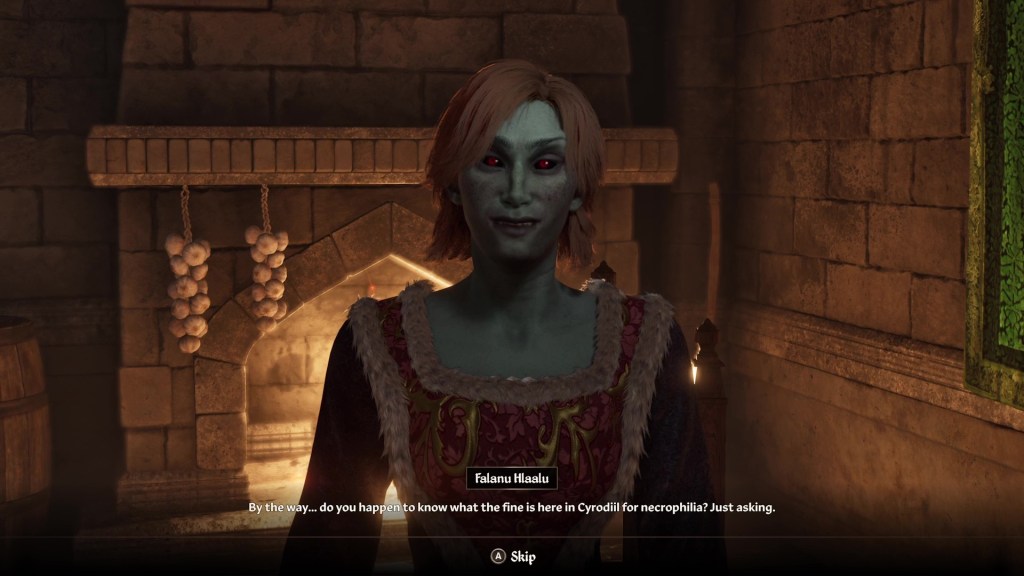1024x576 pixels.
Task: Skip Falanu Hlaalu's dialogue line
Action: [x=511, y=556]
